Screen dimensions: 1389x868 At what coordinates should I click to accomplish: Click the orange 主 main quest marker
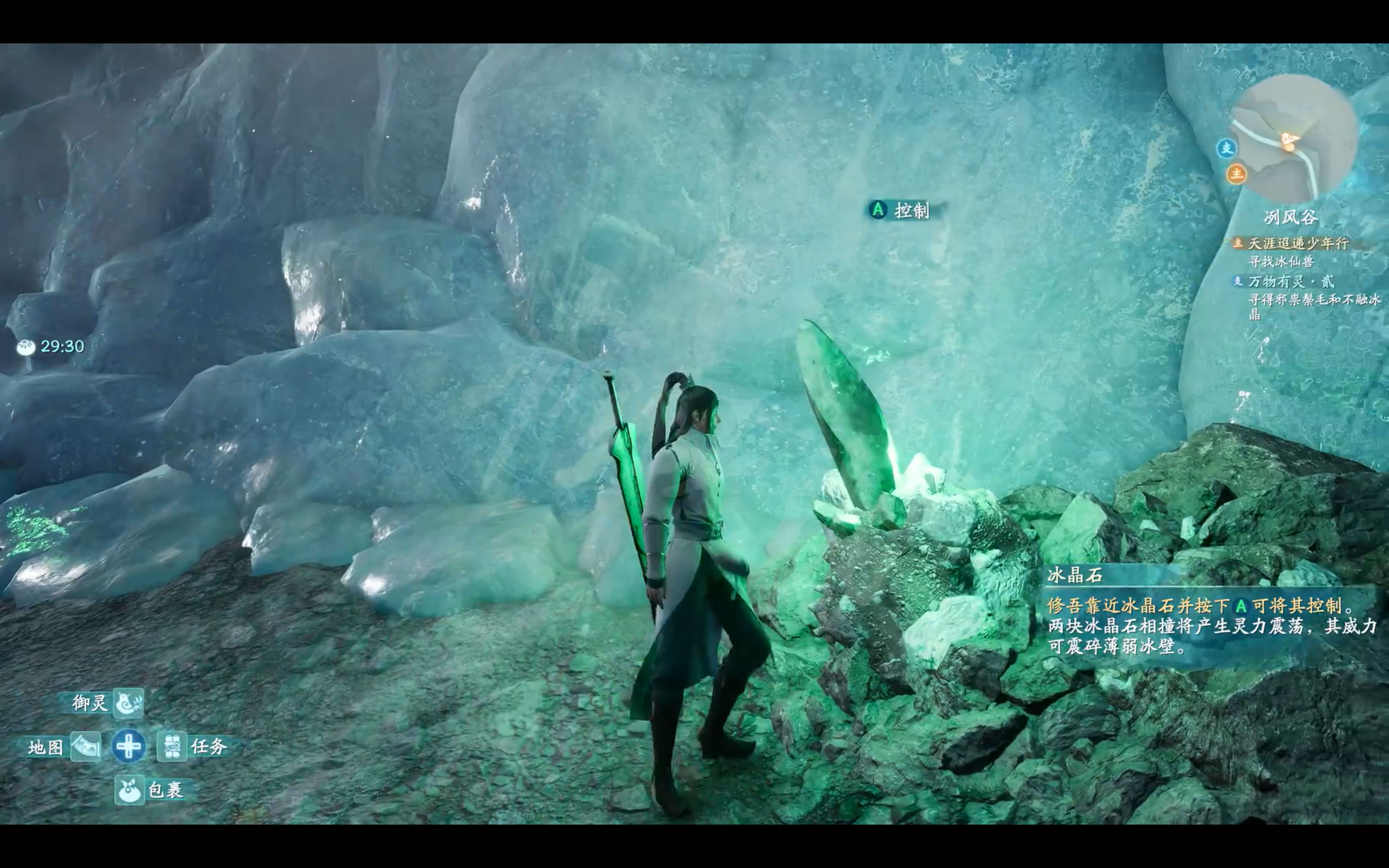pyautogui.click(x=1236, y=174)
